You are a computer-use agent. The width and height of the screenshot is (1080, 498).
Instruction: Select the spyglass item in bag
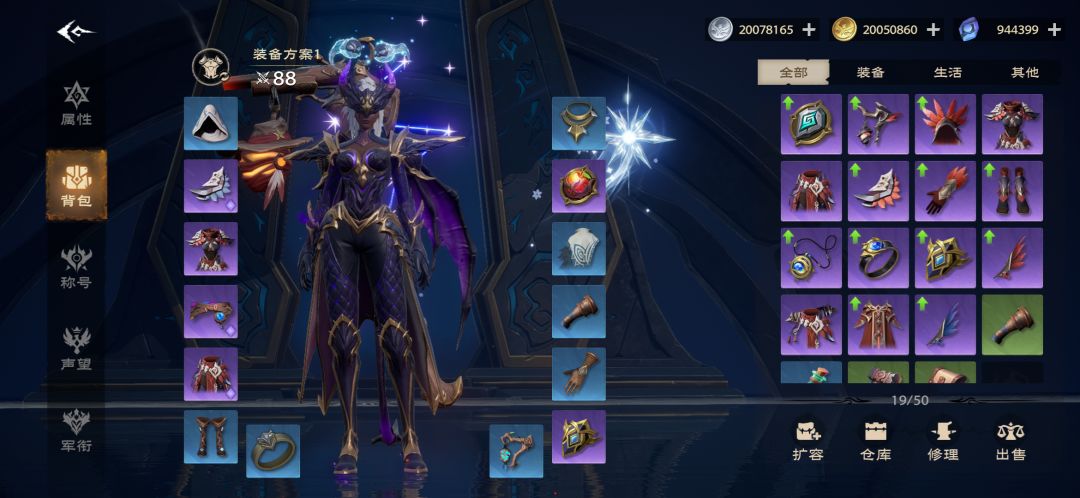click(x=1012, y=325)
